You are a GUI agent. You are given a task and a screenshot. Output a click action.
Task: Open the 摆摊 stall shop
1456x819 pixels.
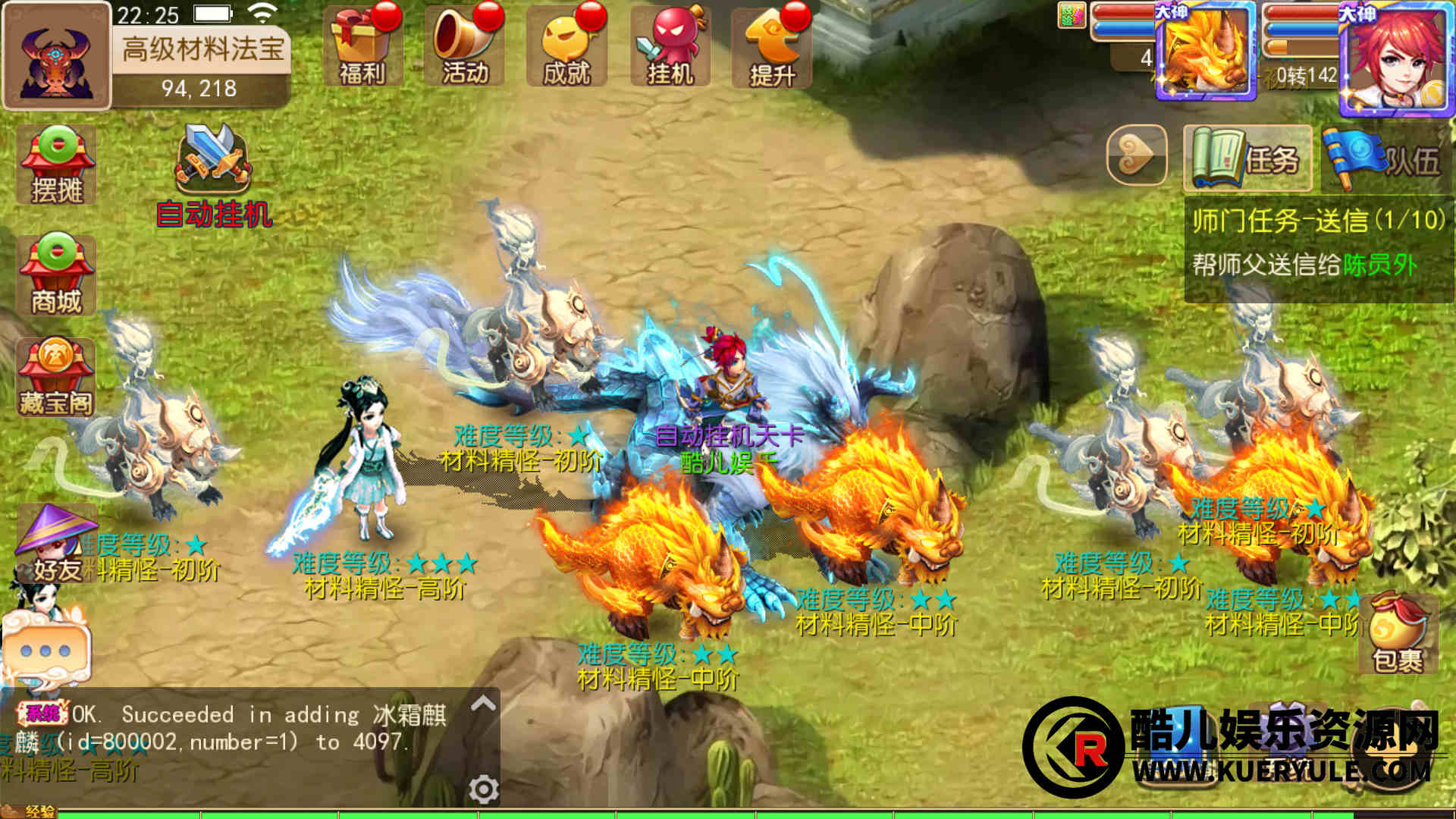[x=57, y=165]
